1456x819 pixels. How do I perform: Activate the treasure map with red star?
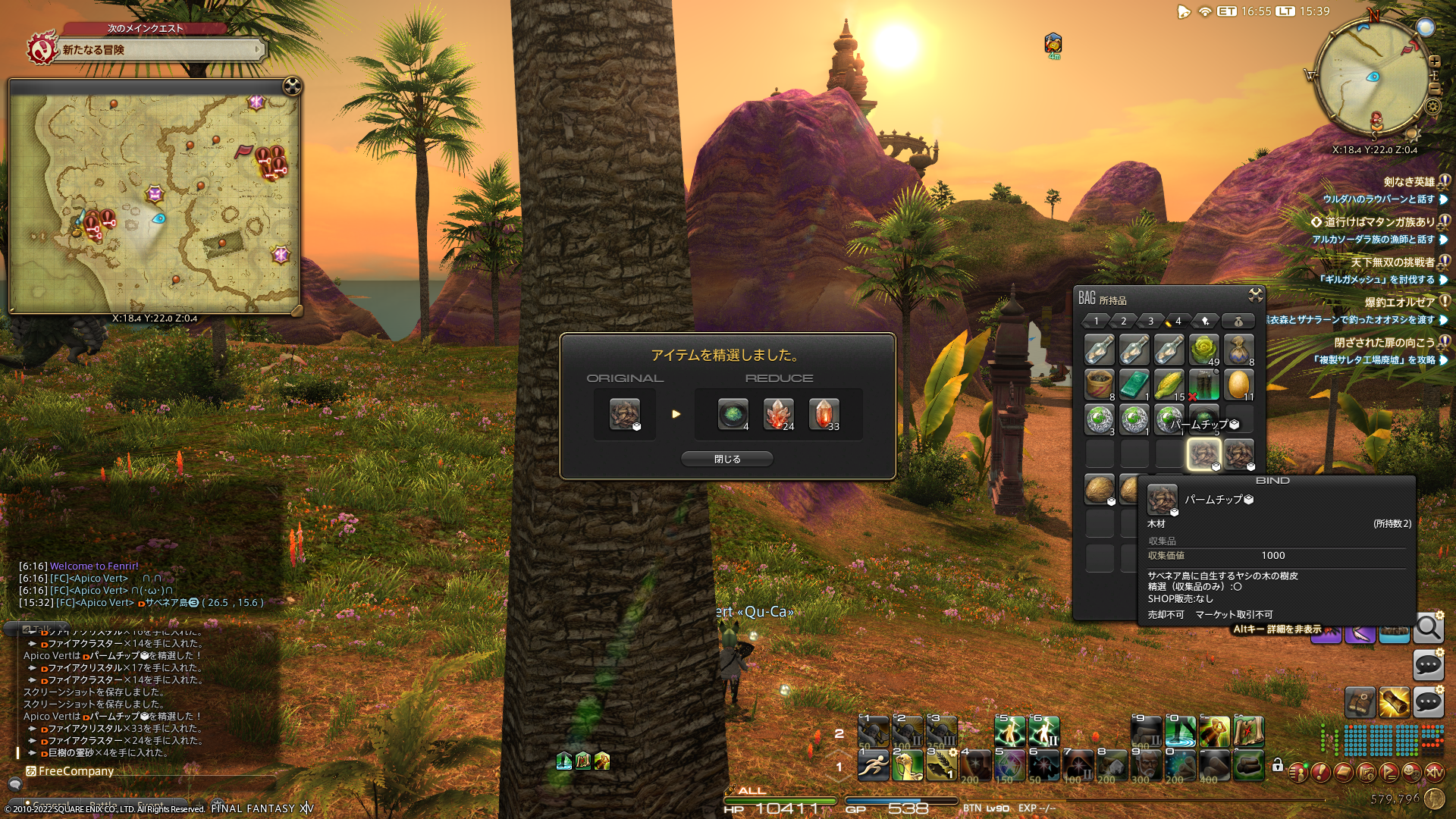pyautogui.click(x=1248, y=732)
